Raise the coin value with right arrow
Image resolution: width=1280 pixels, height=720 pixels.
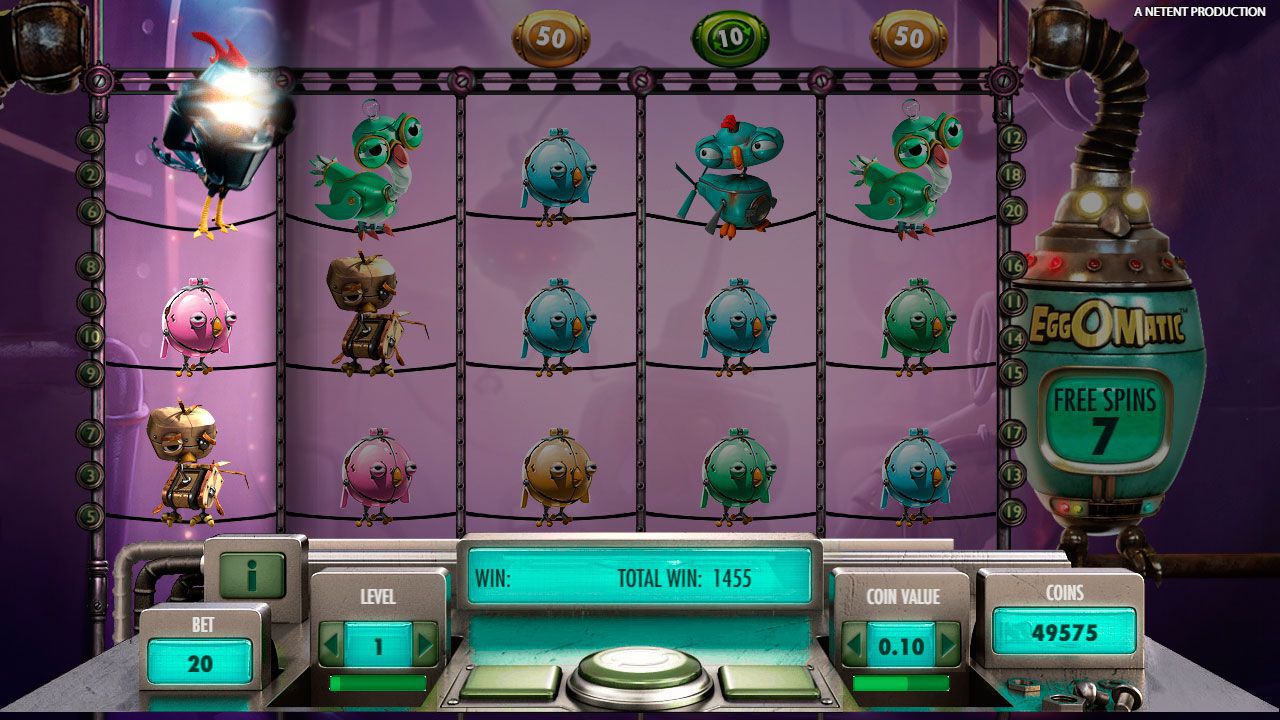point(947,645)
